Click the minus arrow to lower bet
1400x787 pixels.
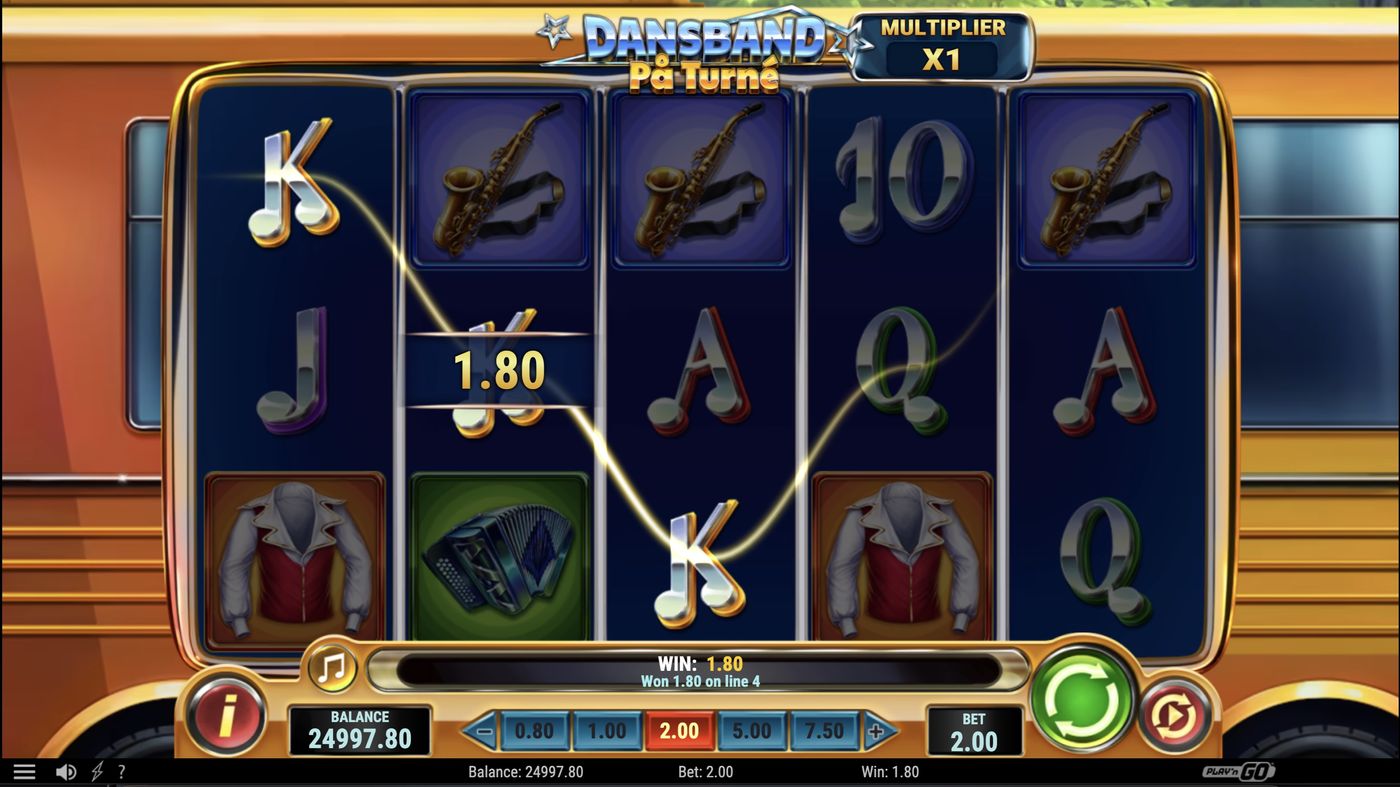point(480,731)
